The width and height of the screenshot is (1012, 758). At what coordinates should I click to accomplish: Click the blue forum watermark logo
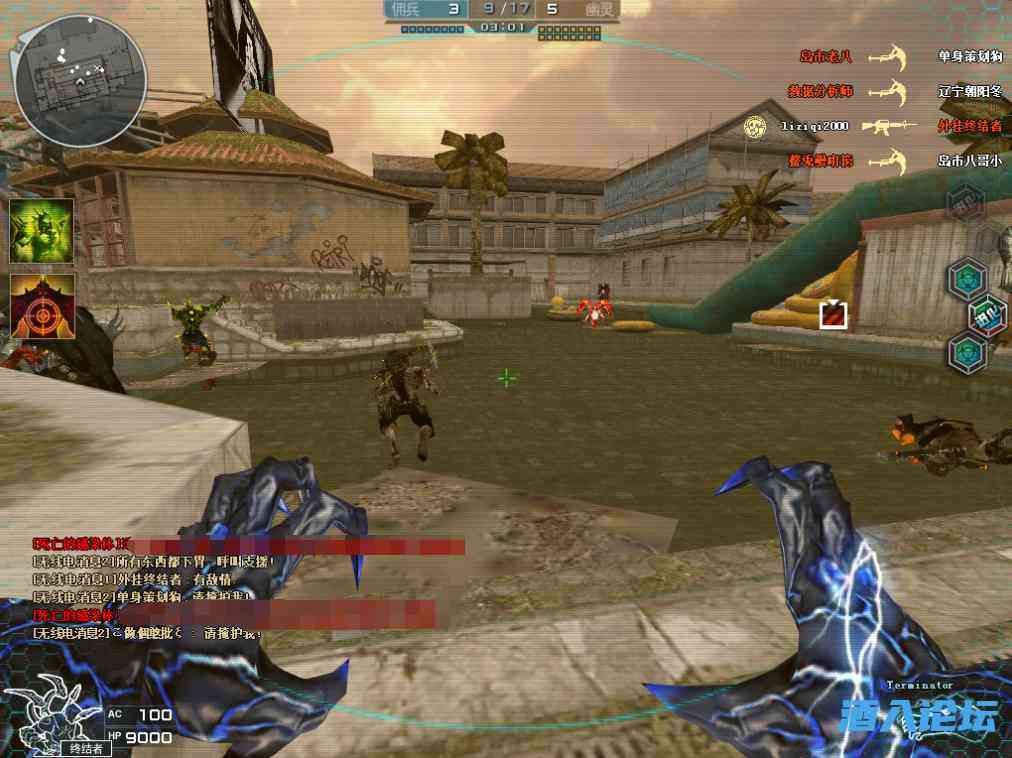pos(919,717)
